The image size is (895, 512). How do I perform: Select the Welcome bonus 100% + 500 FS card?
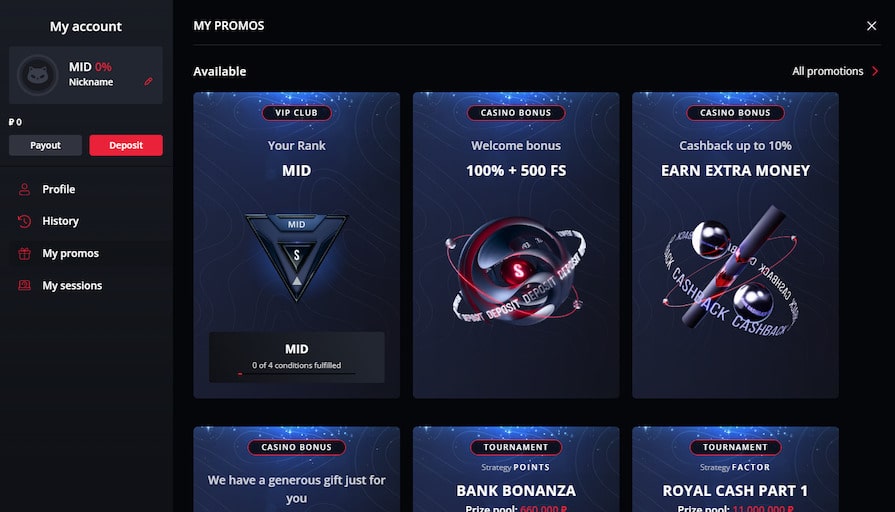516,245
